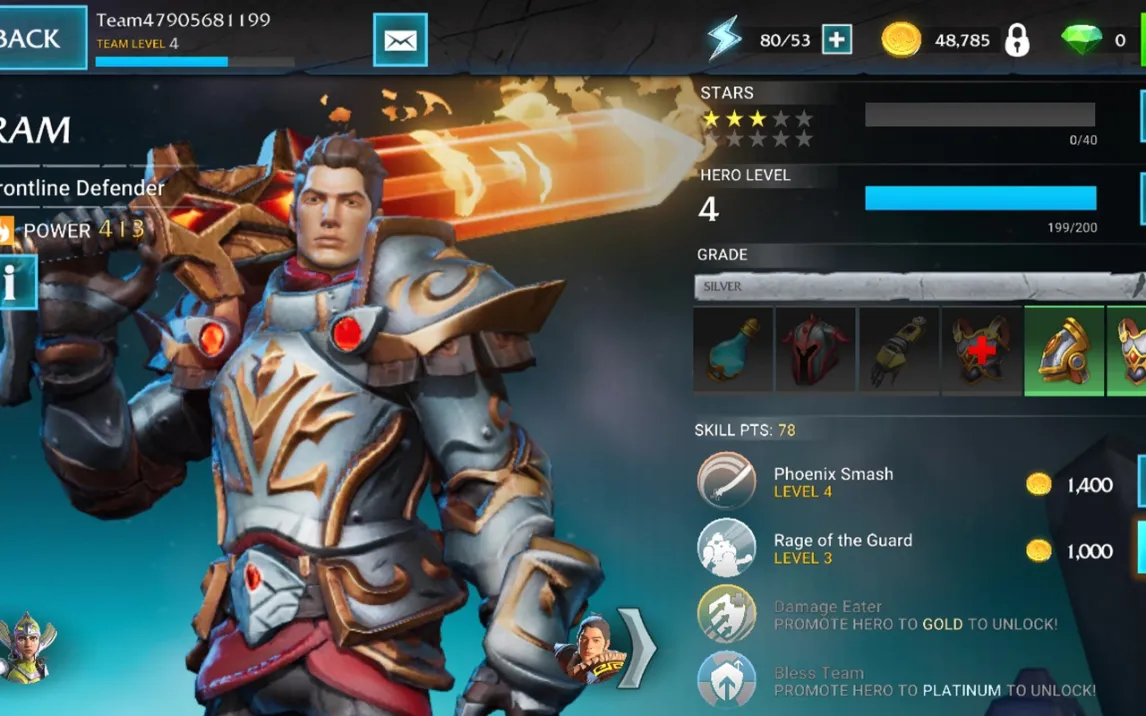
Task: Select the chest armor with red plus
Action: point(981,350)
